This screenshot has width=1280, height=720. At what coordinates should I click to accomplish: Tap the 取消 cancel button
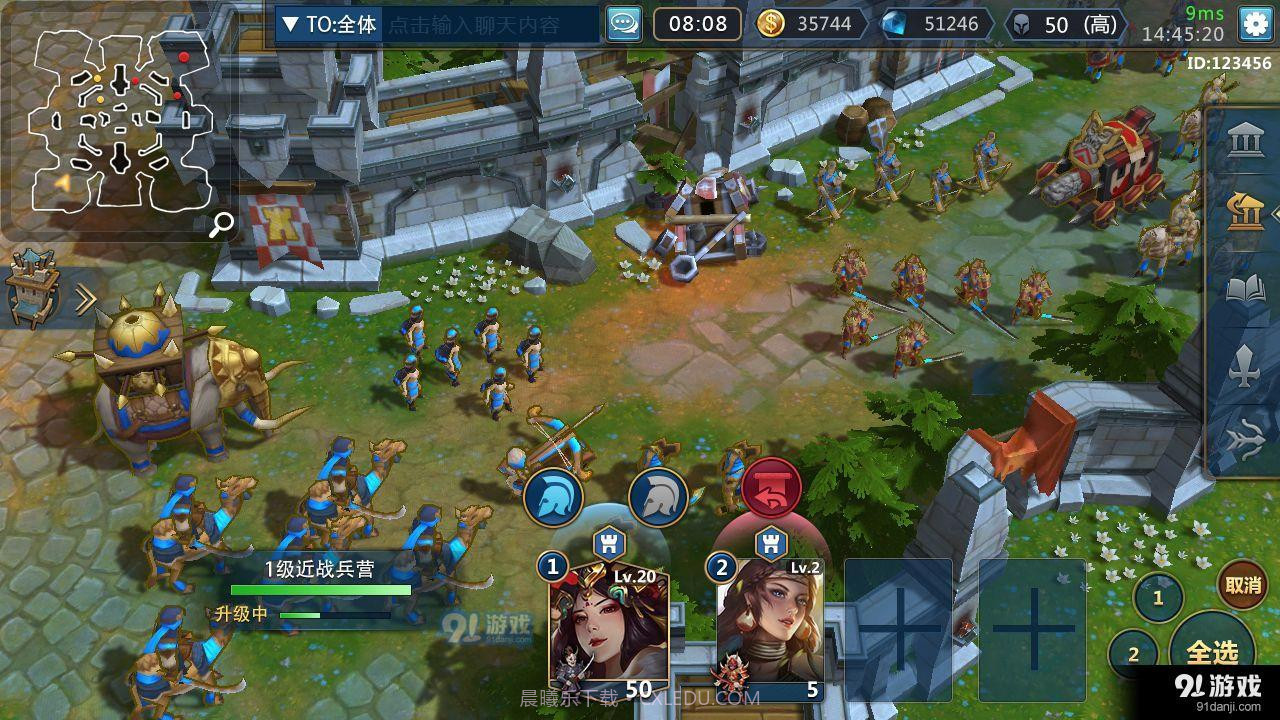[1243, 585]
